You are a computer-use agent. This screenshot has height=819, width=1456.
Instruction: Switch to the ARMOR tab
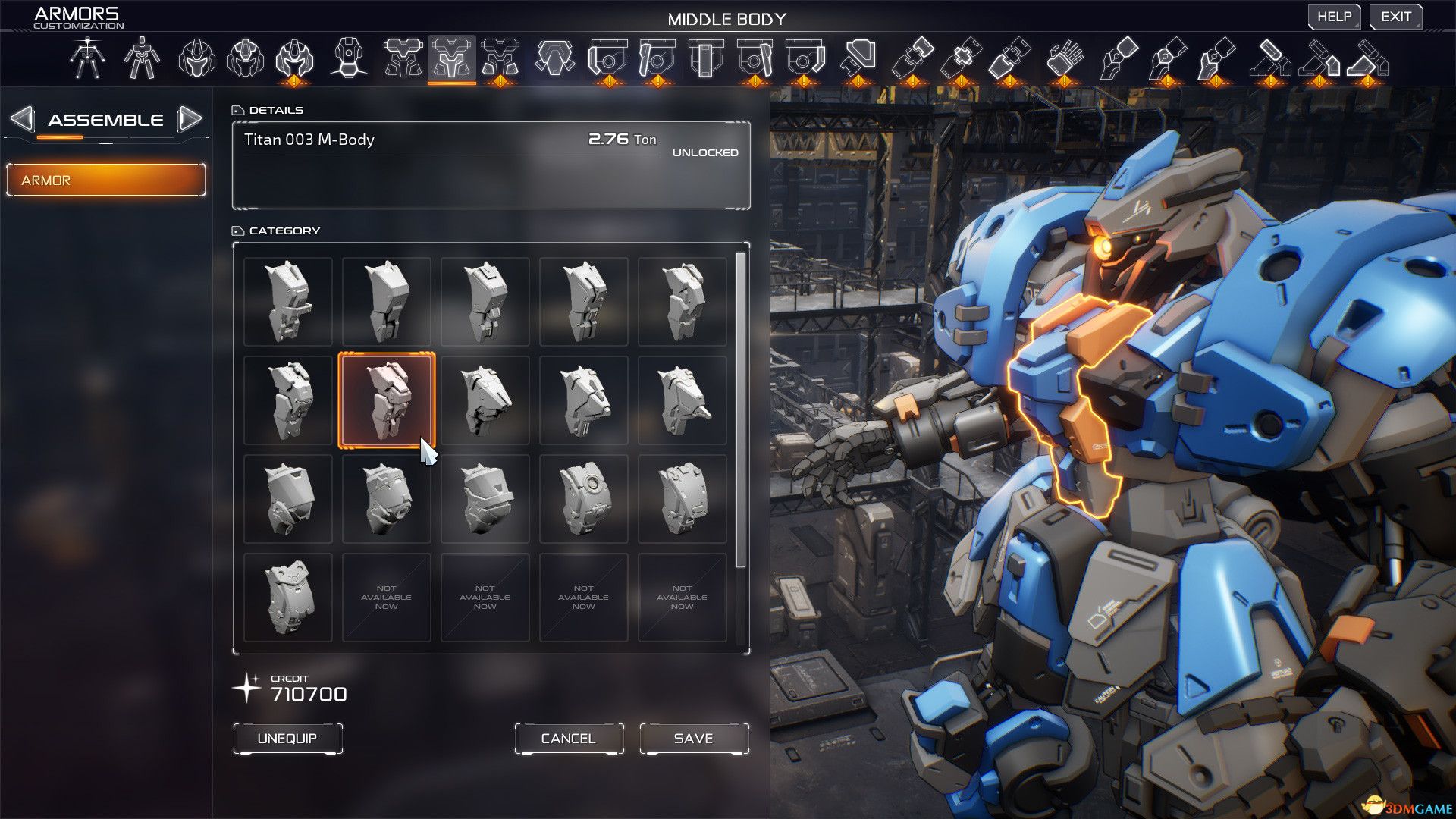[105, 180]
